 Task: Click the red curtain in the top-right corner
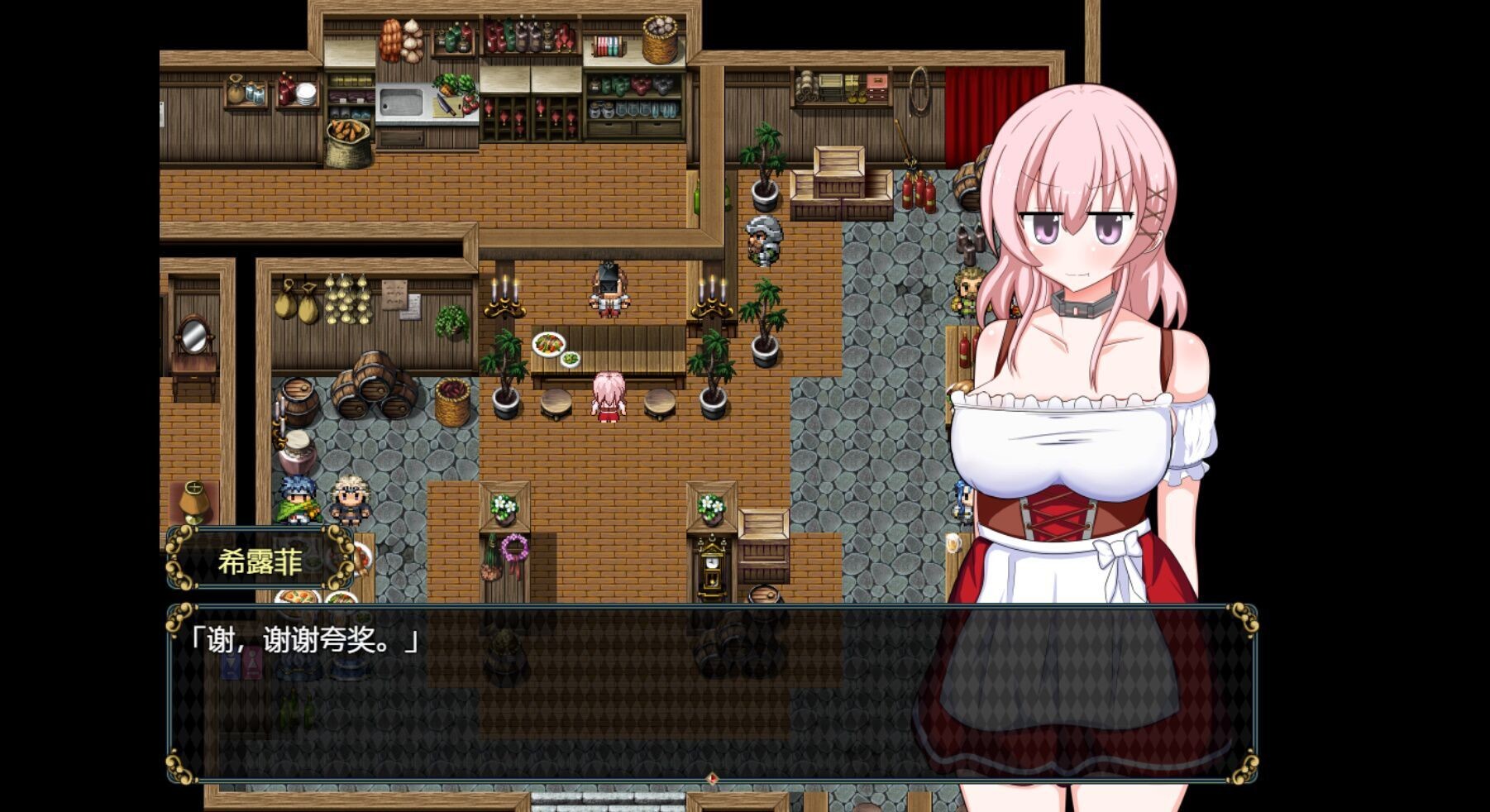pos(972,107)
